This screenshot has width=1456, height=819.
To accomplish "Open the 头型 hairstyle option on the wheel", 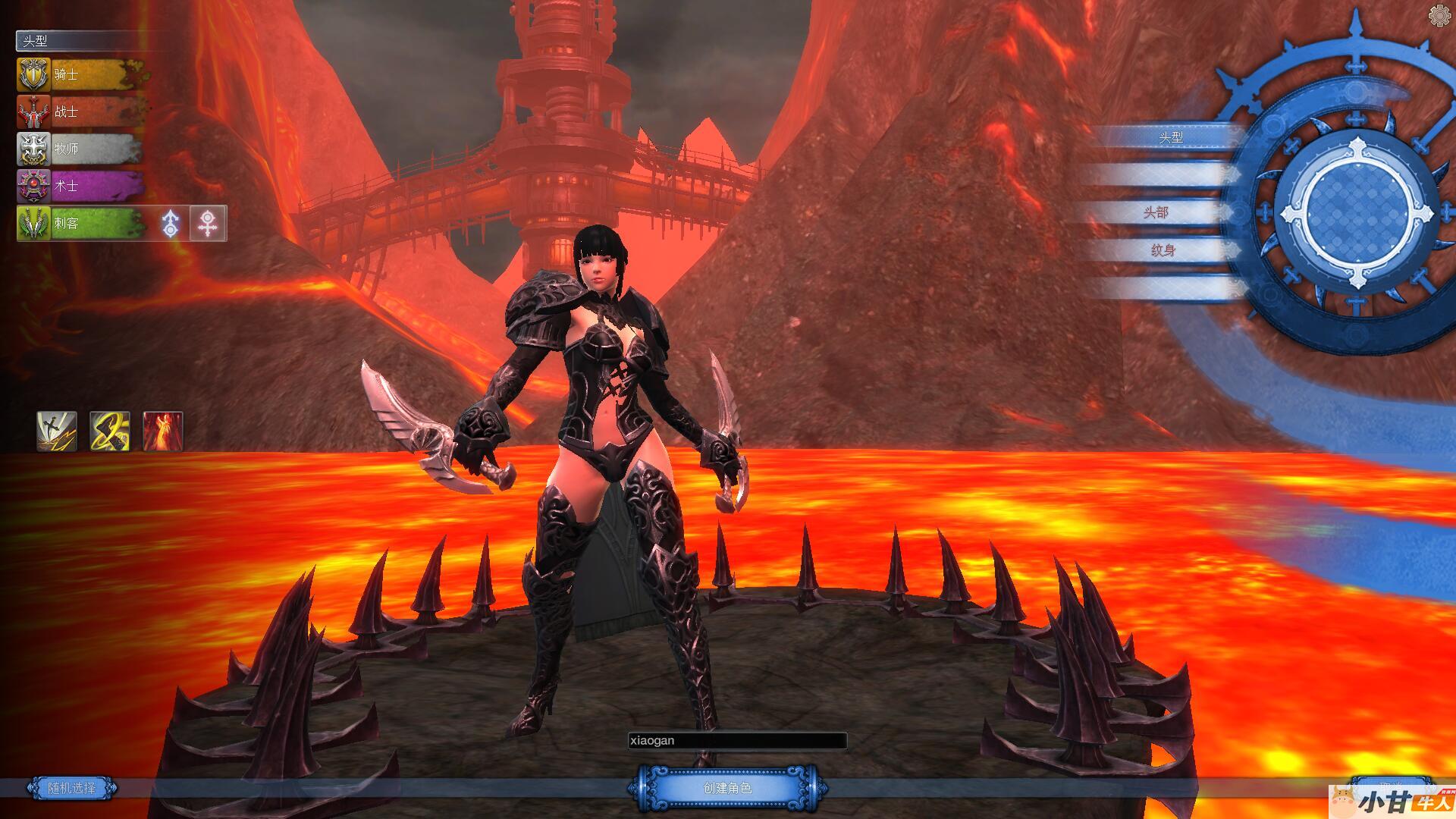I will [1170, 137].
